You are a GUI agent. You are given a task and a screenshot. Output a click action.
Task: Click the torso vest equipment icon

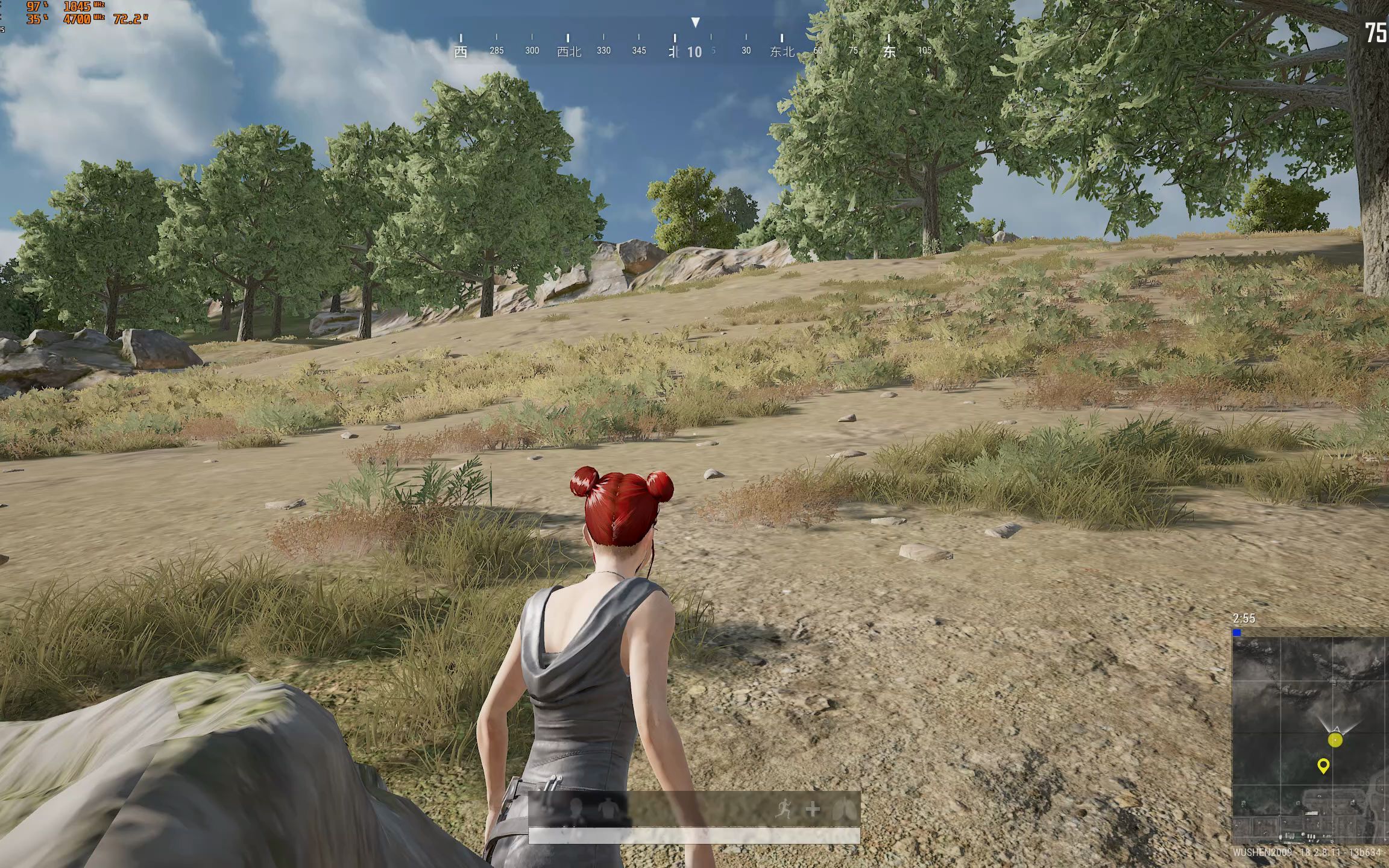point(609,810)
